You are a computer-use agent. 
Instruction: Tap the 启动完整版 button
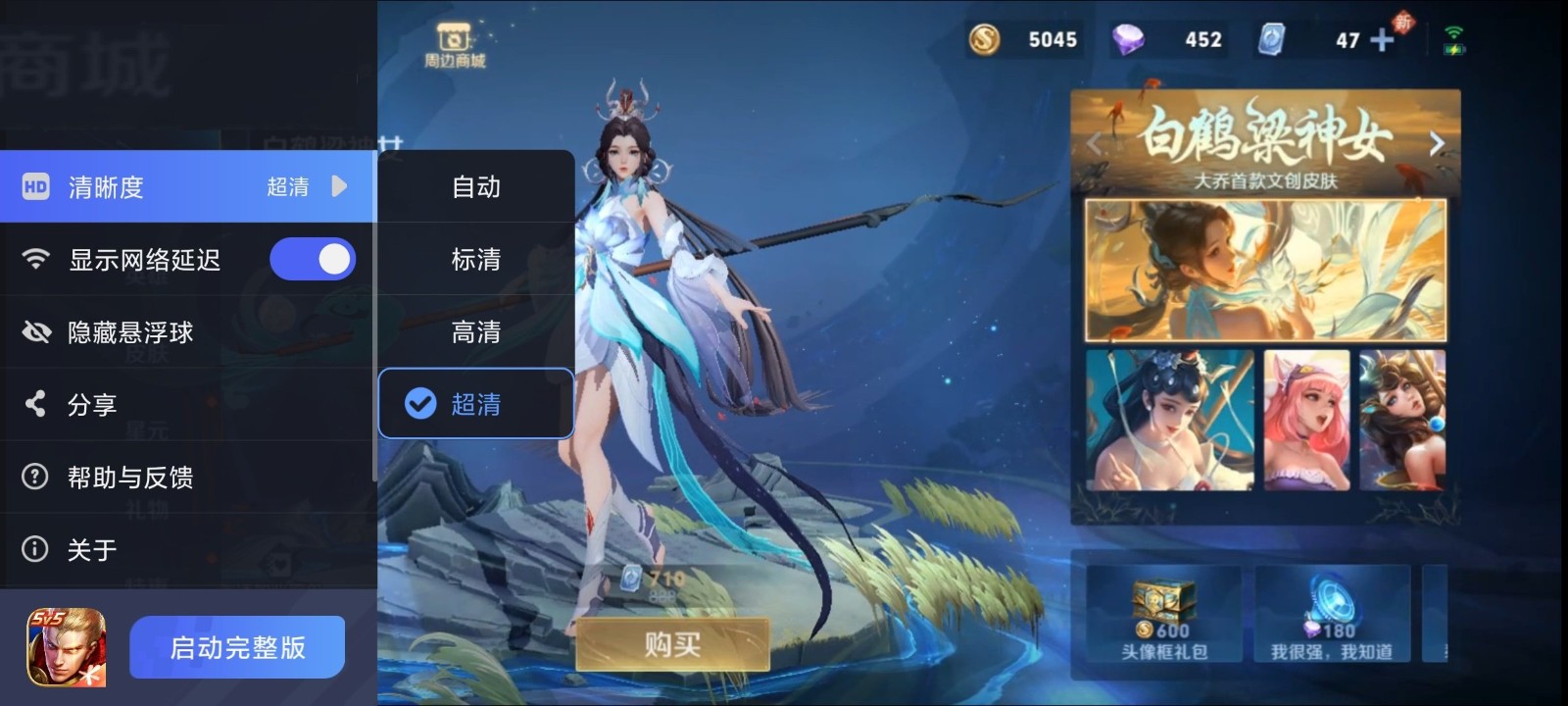(x=236, y=646)
